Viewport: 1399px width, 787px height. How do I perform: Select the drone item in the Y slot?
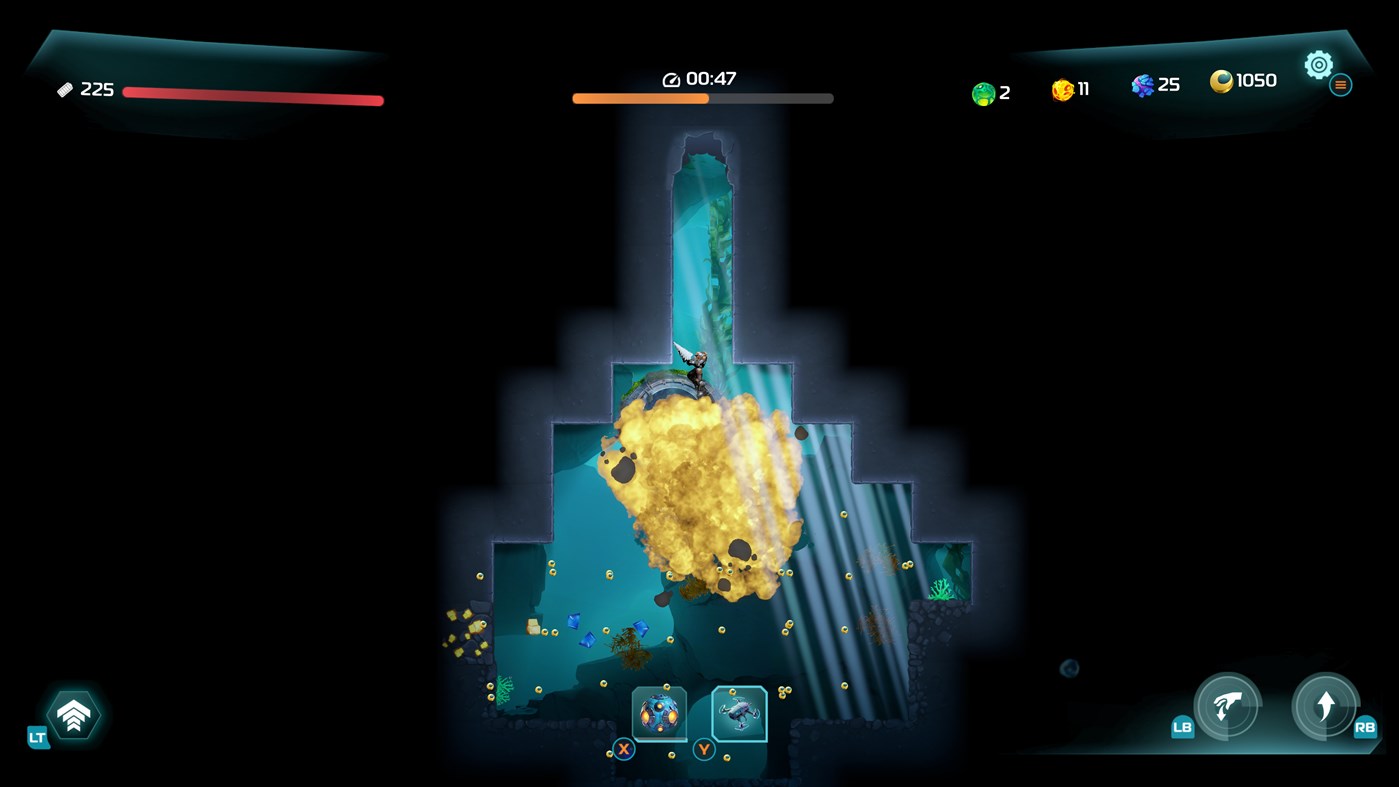[739, 713]
